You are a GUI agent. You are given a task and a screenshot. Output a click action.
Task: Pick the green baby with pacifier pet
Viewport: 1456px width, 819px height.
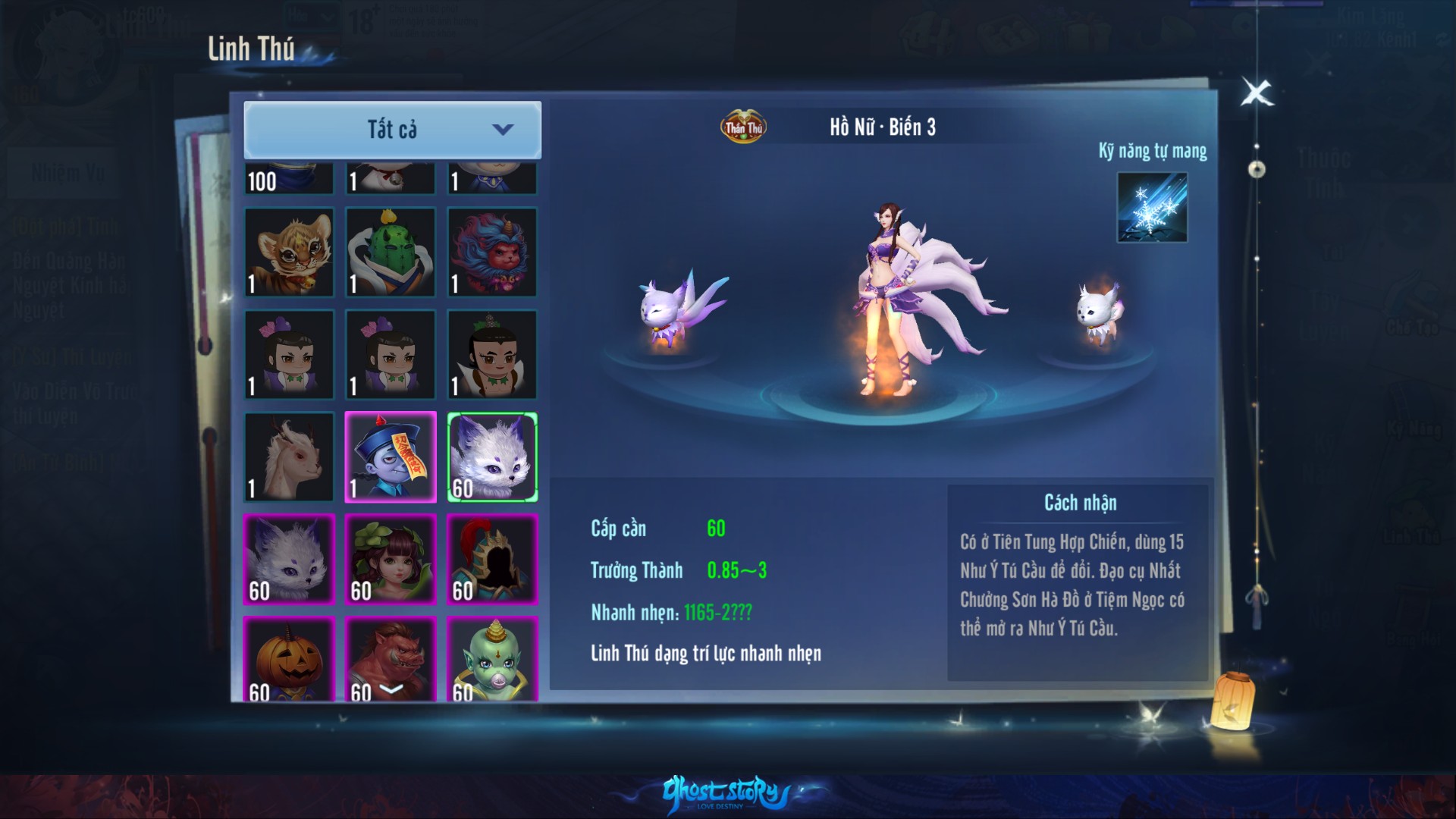pos(492,658)
